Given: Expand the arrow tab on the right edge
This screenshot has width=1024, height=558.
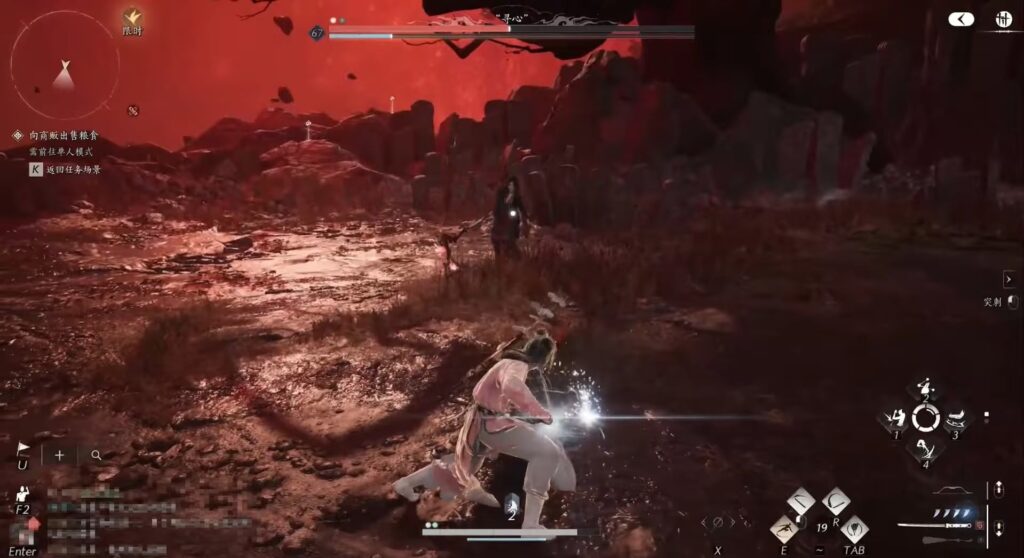Looking at the screenshot, I should [1008, 279].
